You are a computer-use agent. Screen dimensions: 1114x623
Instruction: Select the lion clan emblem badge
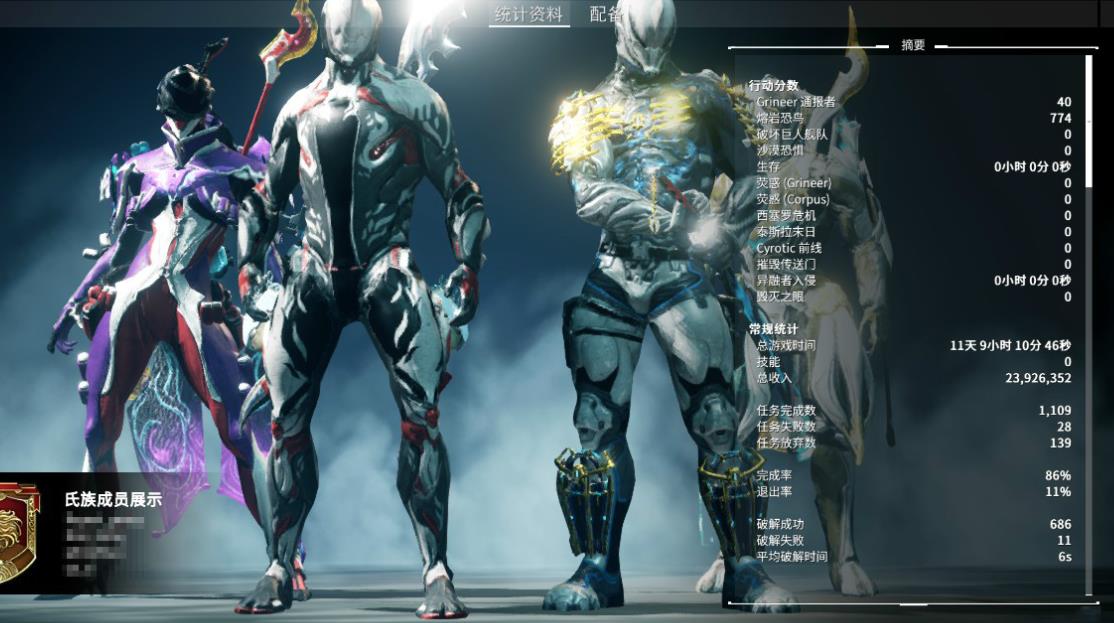tap(17, 532)
